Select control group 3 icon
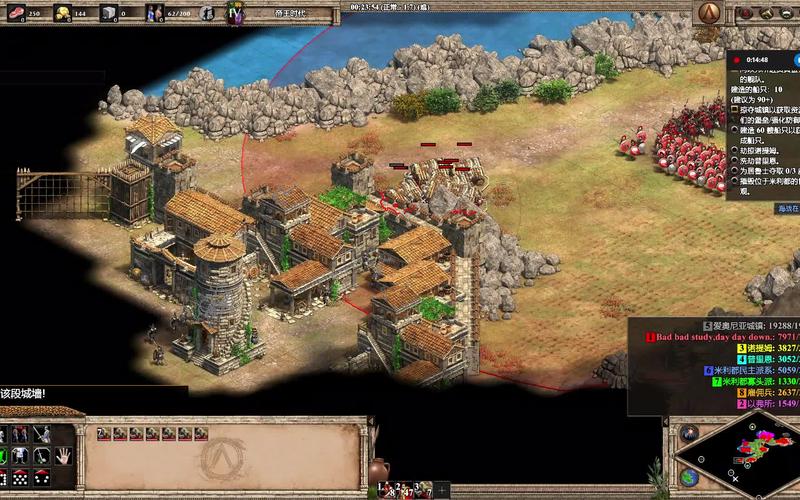This screenshot has height=500, width=800. point(423,490)
